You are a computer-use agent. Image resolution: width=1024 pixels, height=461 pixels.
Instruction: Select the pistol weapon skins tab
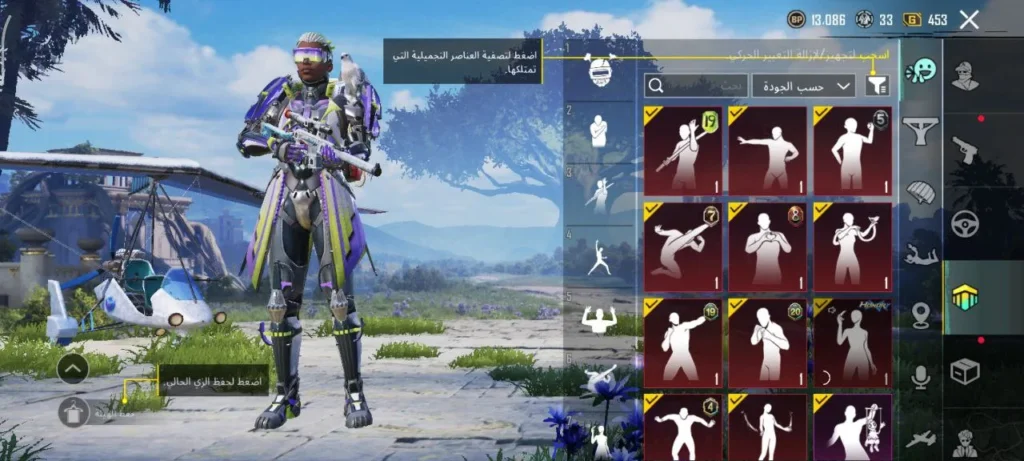click(965, 150)
